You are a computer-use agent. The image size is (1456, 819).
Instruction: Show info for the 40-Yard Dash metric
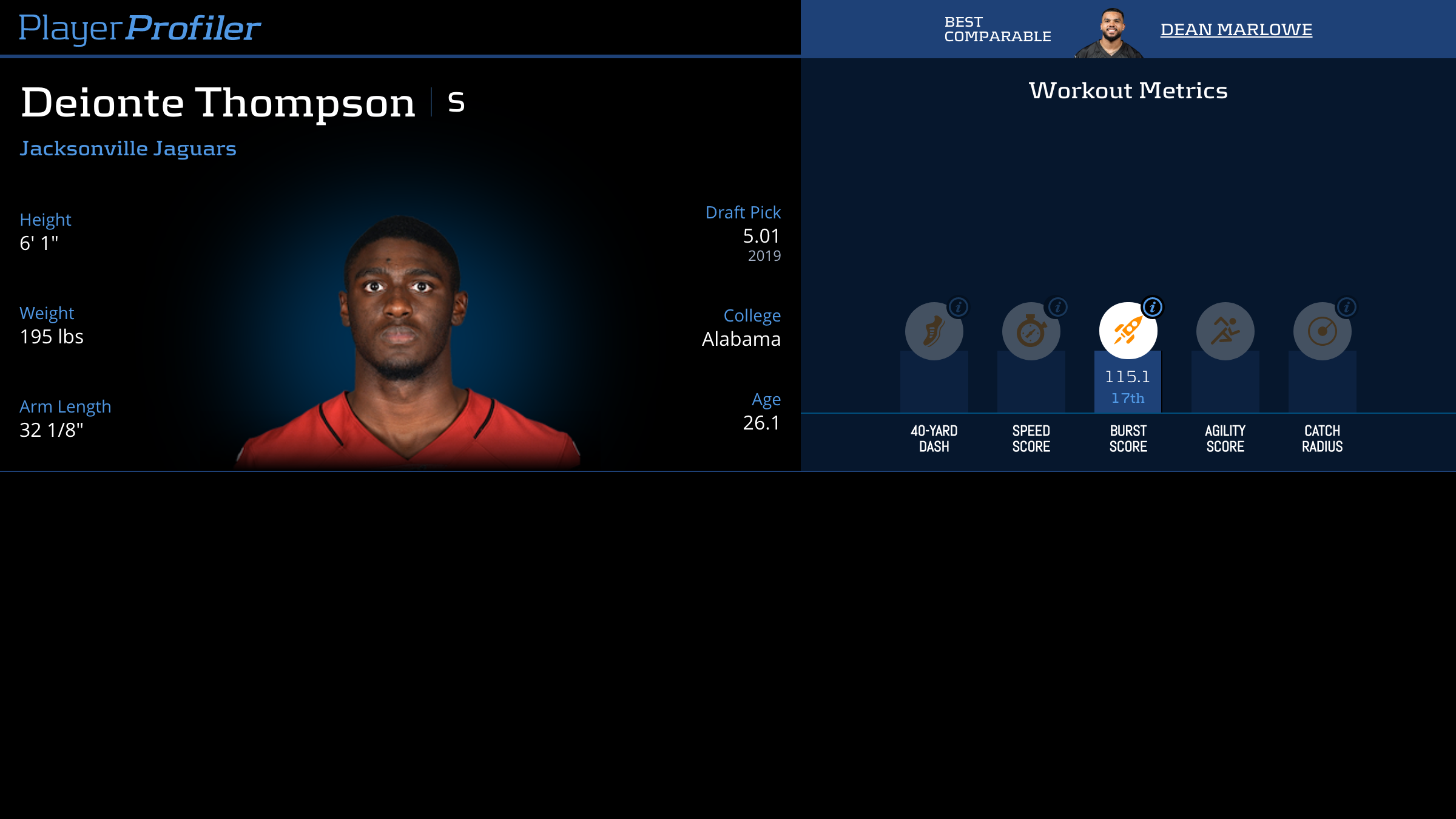point(959,308)
